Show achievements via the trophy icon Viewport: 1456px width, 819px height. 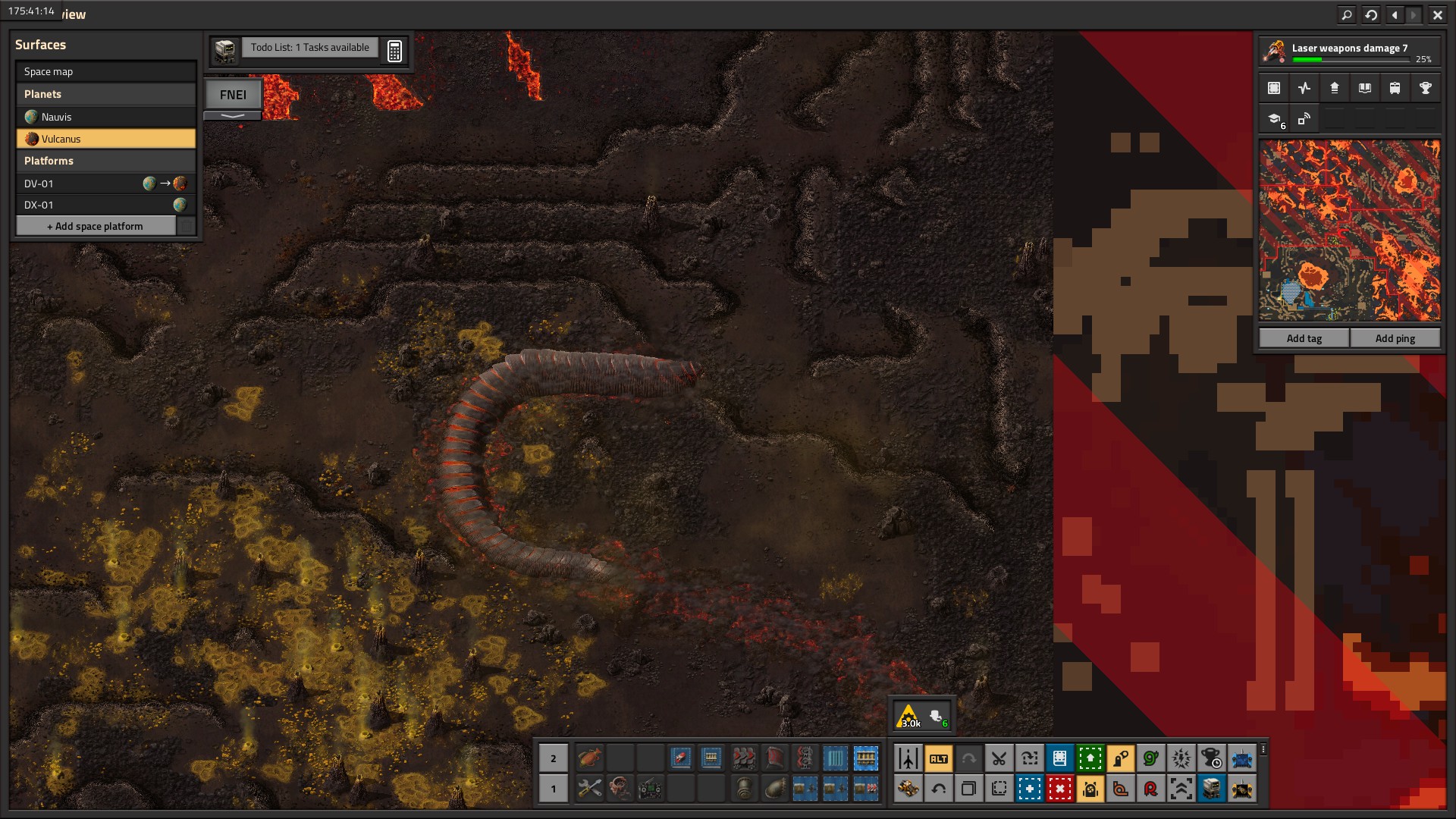pos(1425,88)
